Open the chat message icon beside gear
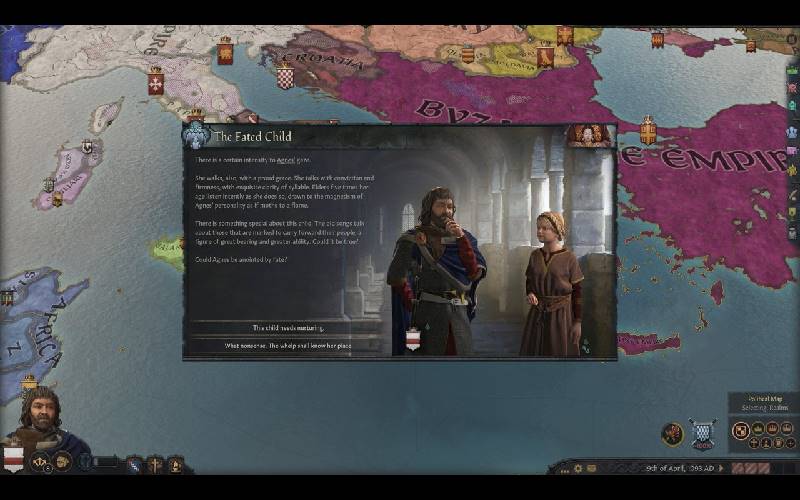The width and height of the screenshot is (800, 500). click(x=592, y=468)
